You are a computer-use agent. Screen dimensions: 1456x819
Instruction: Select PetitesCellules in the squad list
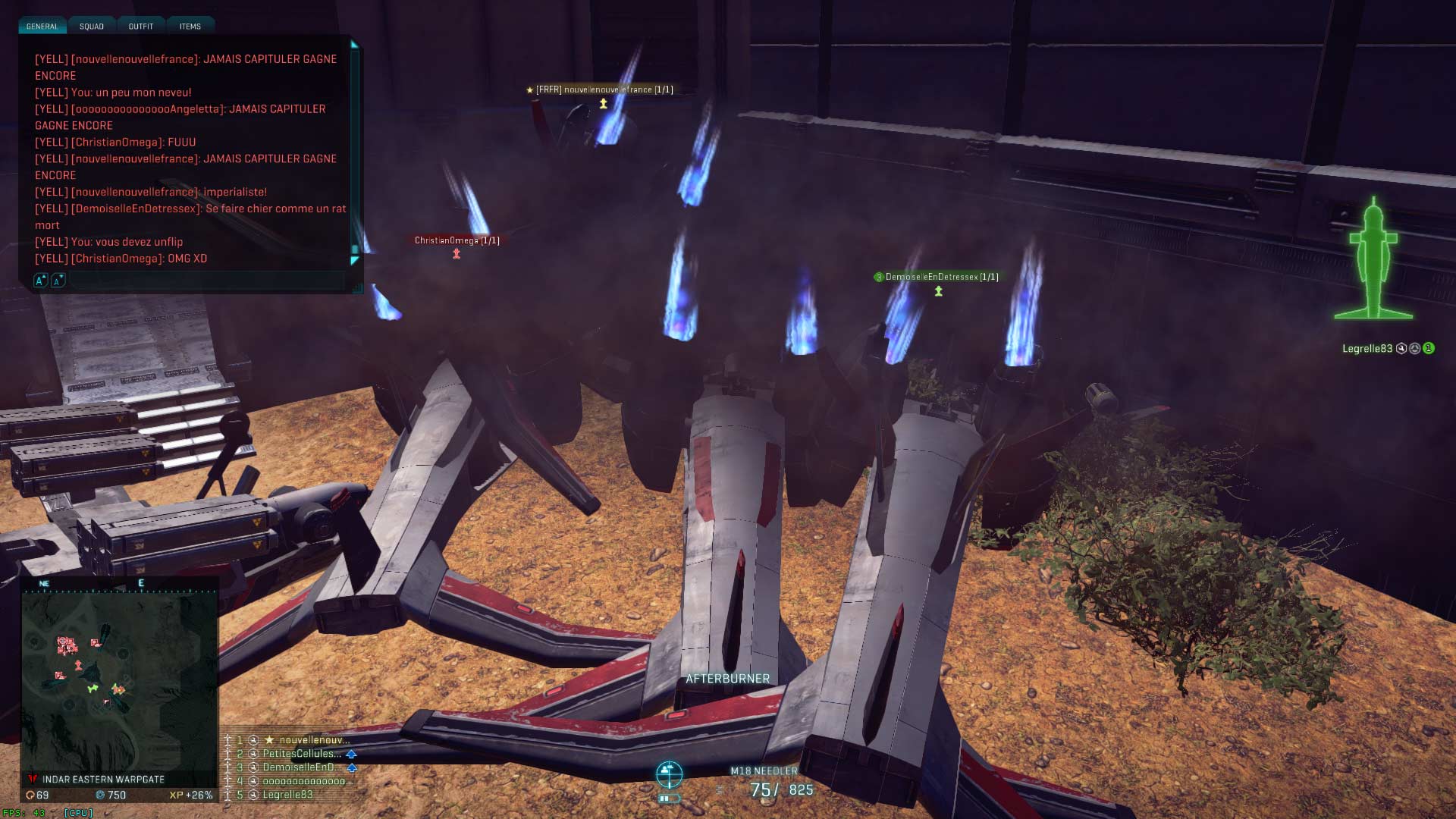click(x=301, y=754)
